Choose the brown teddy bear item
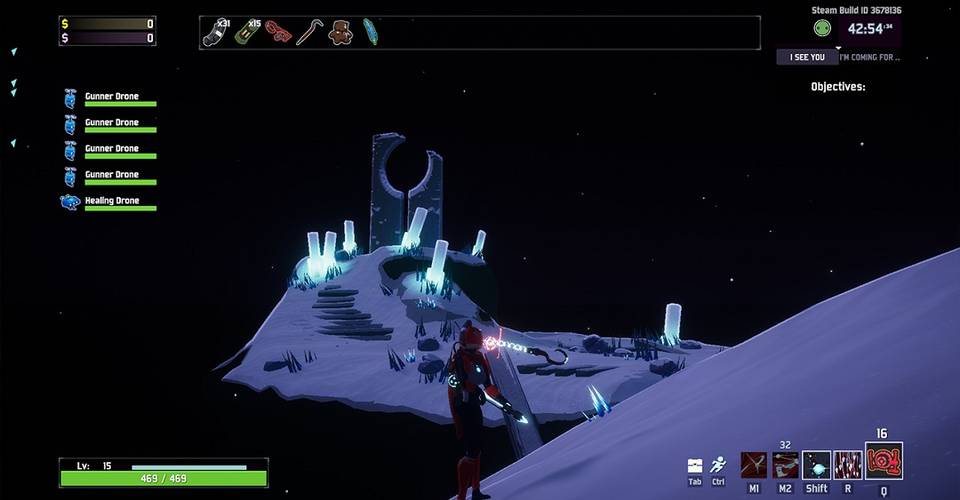 (x=340, y=33)
